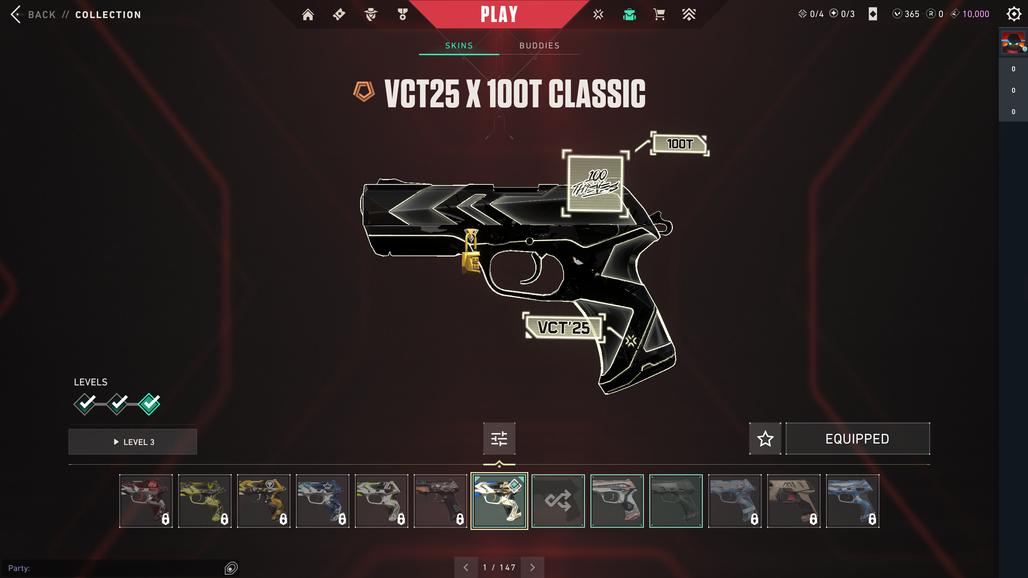Select the default black Classic skin thumbnail

[x=676, y=501]
